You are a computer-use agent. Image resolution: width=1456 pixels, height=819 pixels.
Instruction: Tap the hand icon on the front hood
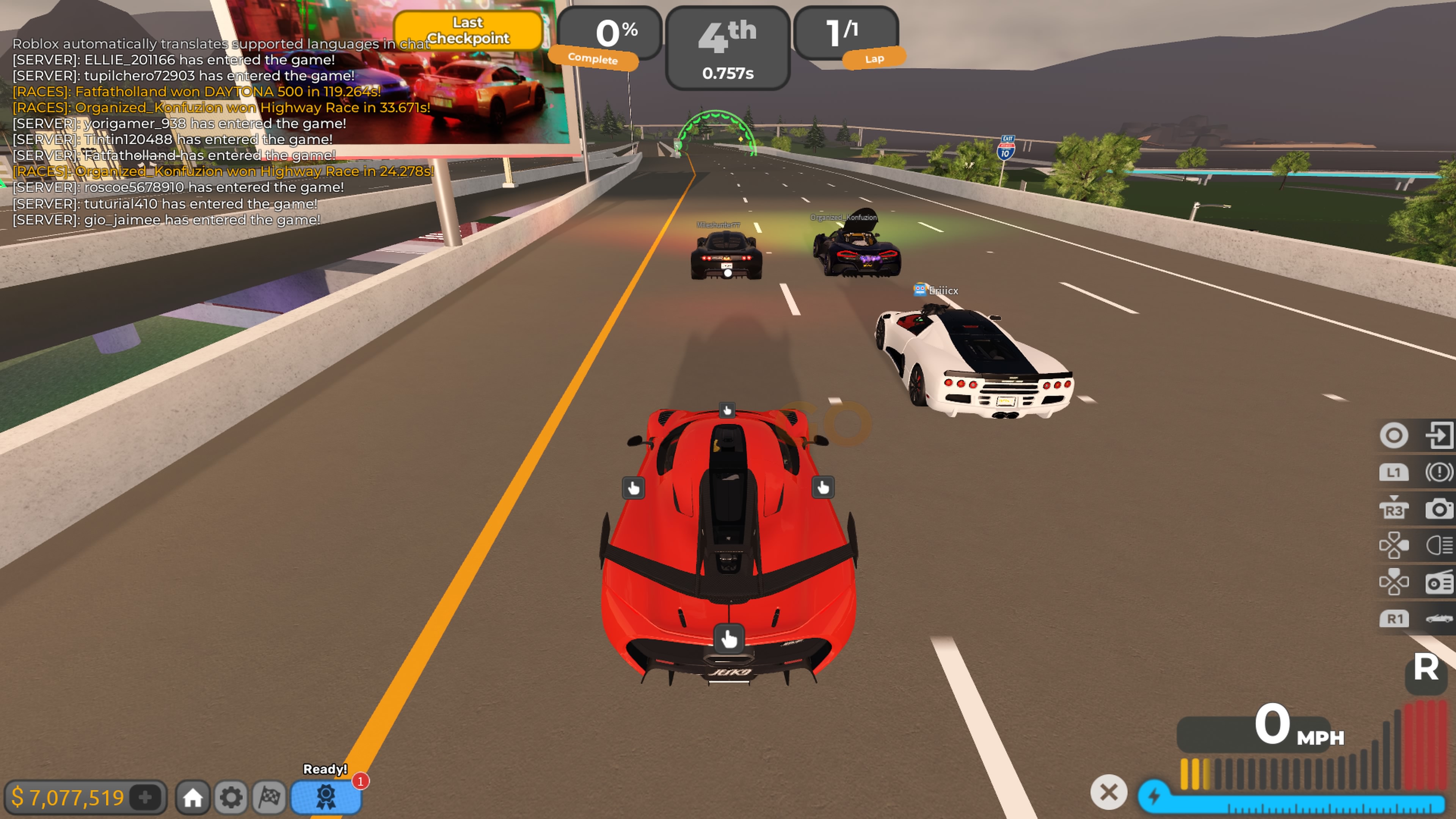tap(727, 410)
